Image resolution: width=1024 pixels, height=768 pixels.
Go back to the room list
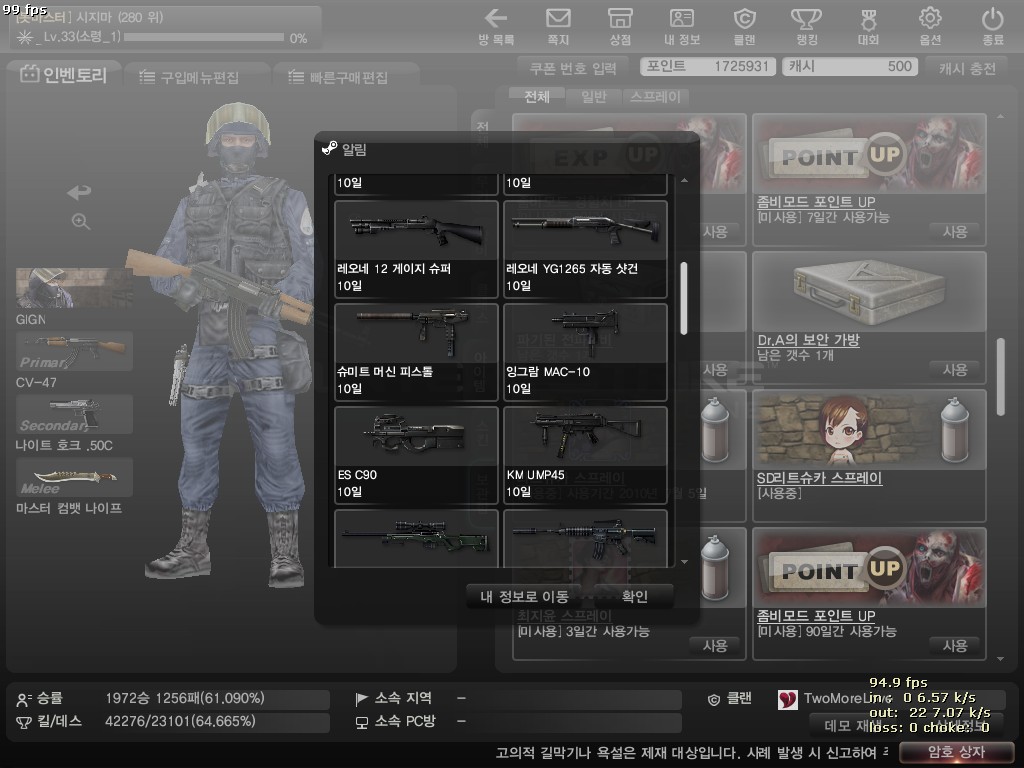click(x=496, y=27)
